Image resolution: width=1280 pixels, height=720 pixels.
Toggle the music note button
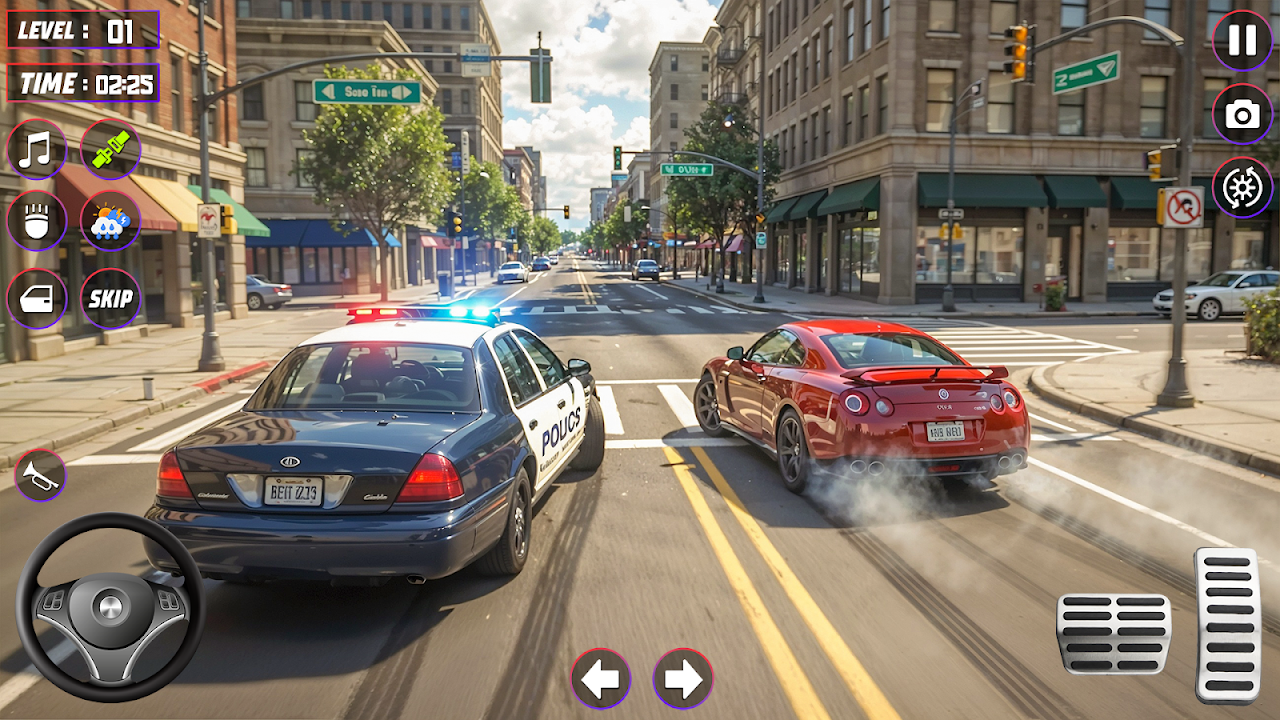37,149
